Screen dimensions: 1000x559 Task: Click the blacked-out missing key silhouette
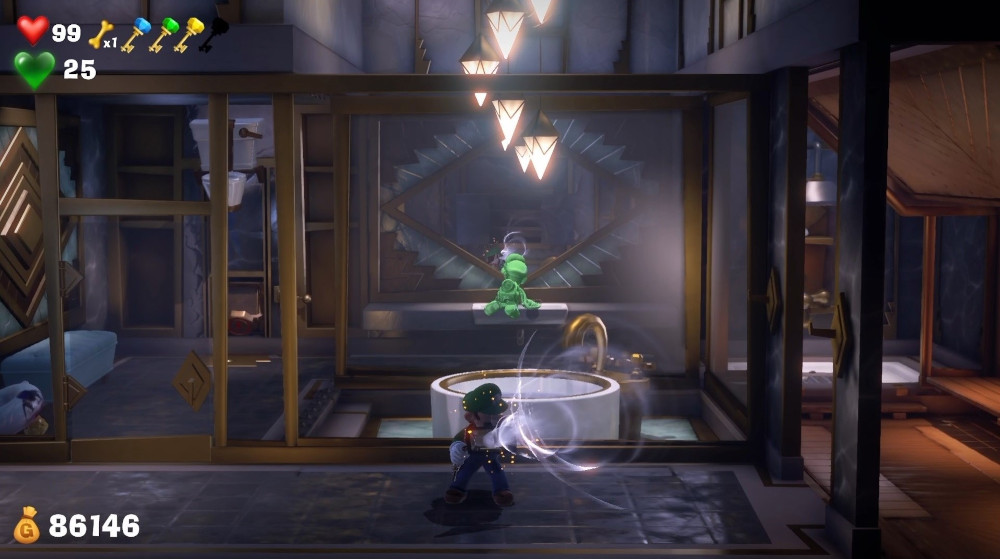tap(214, 34)
